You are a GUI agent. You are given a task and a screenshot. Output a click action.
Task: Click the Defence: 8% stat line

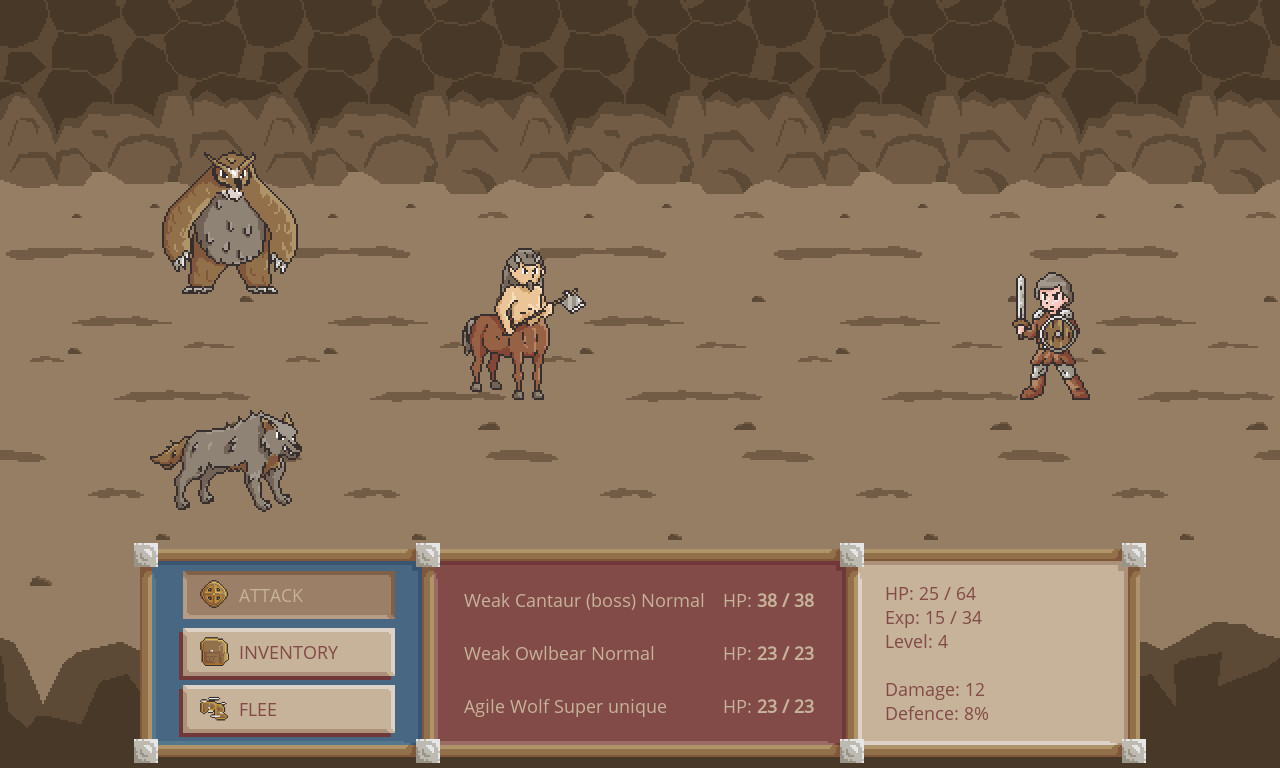pos(937,713)
